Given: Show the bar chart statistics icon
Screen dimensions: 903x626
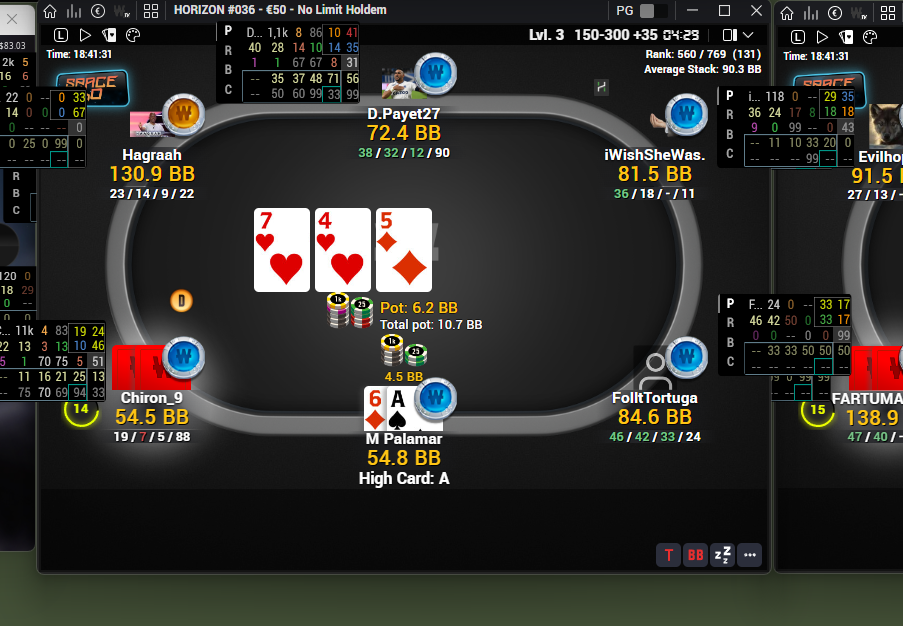Looking at the screenshot, I should pos(74,11).
